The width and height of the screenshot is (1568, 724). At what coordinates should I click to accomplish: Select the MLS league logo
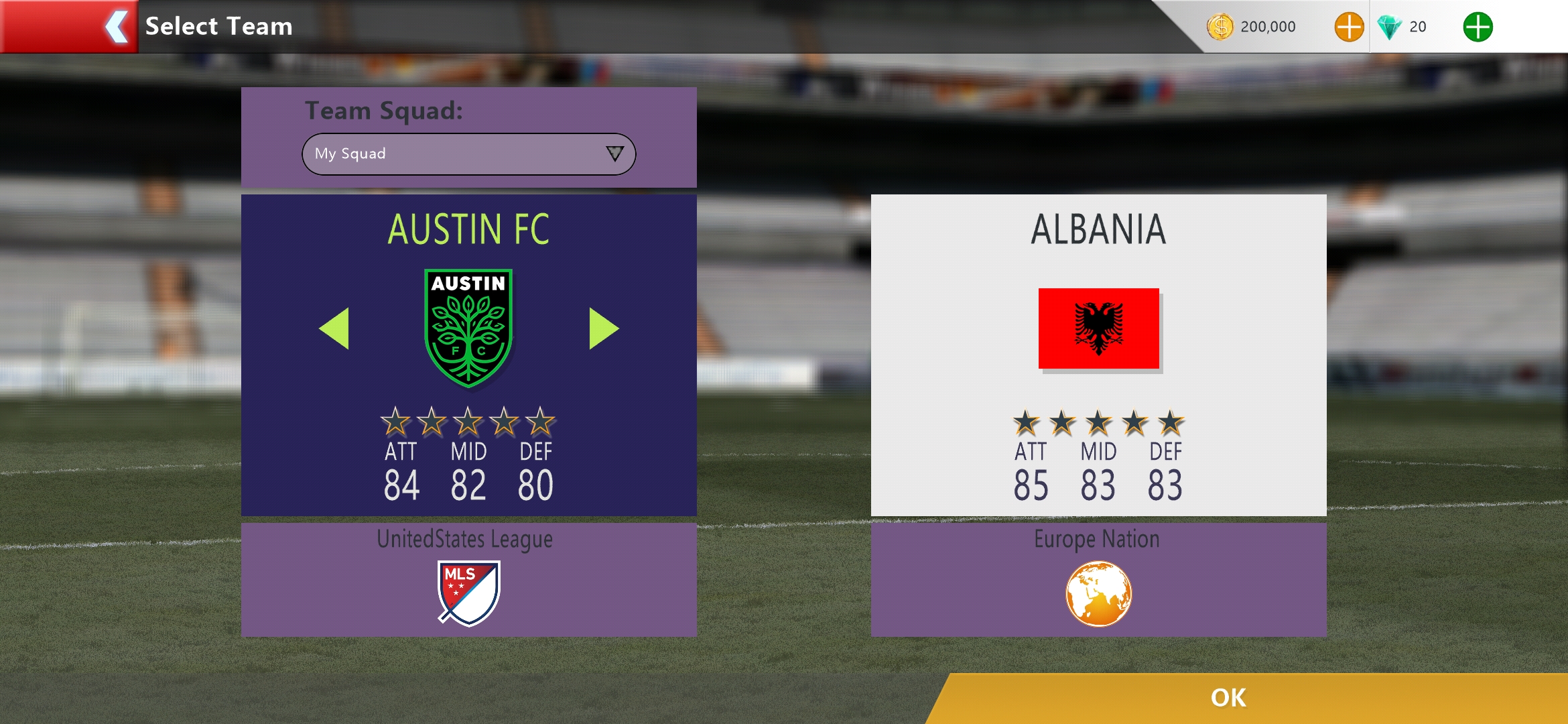click(x=468, y=593)
